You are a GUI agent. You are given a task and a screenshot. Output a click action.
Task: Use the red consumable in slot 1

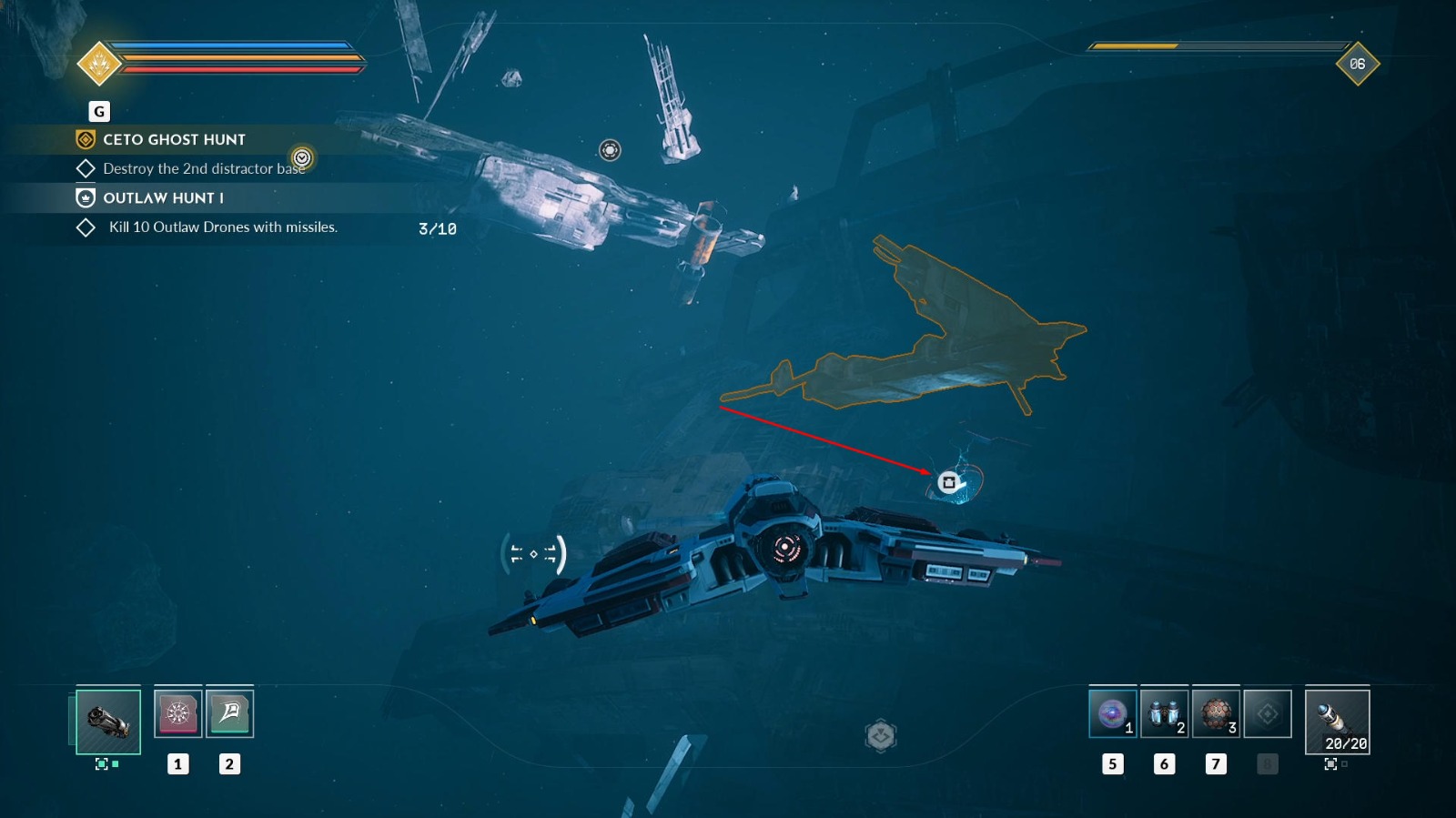(178, 713)
